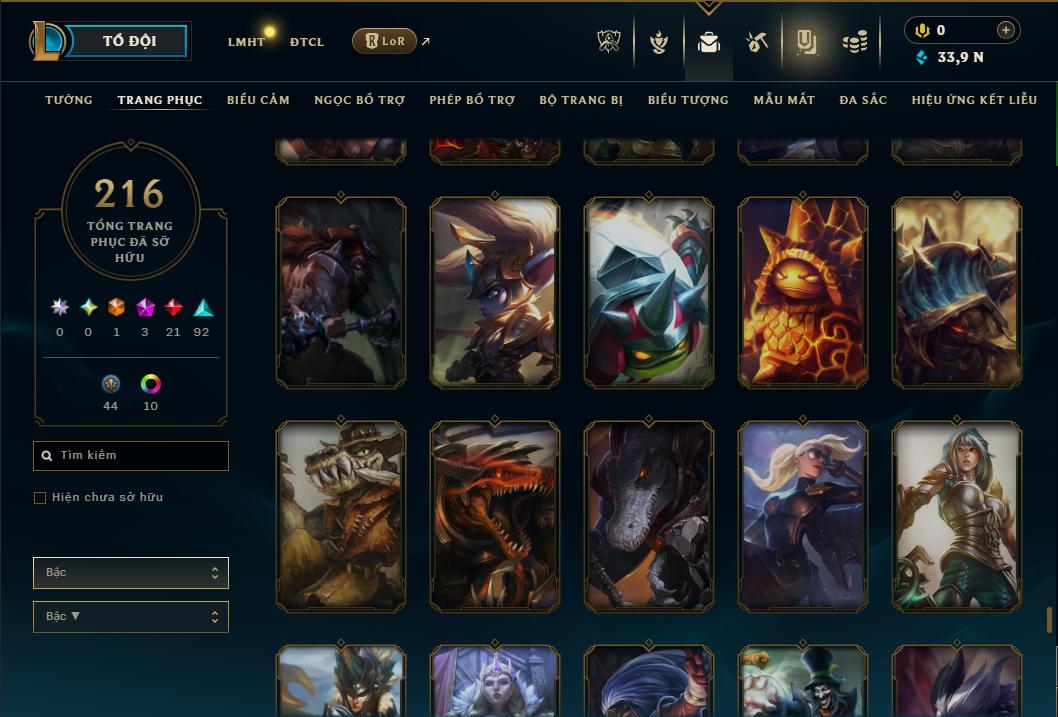Go to the NGỌC BỔ TRỢ tab

[x=359, y=100]
